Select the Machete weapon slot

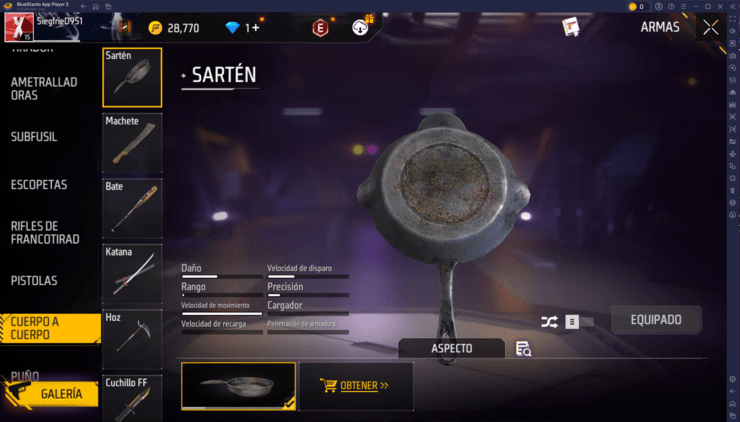[x=132, y=144]
